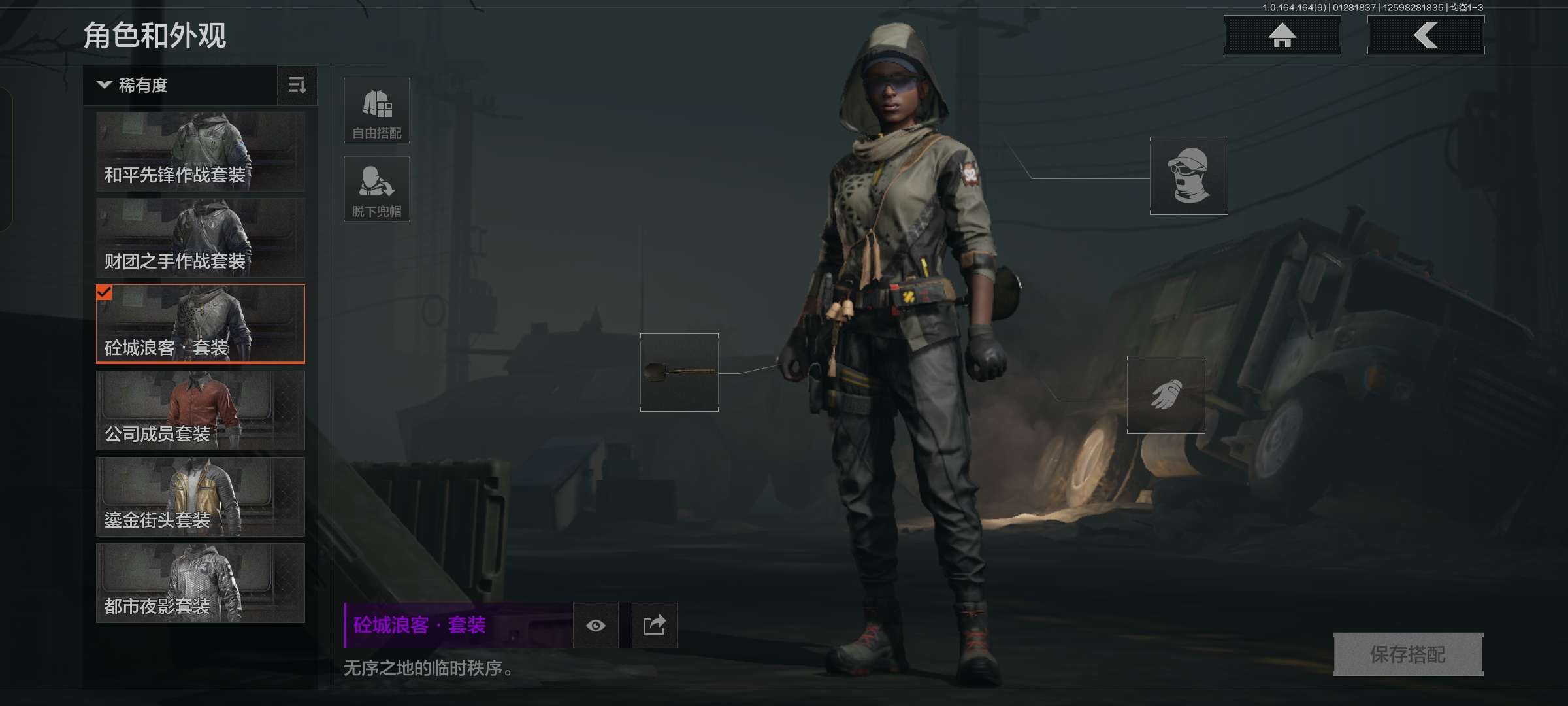Share the outfit via share icon
Screen dimensions: 1568x706
[x=654, y=626]
